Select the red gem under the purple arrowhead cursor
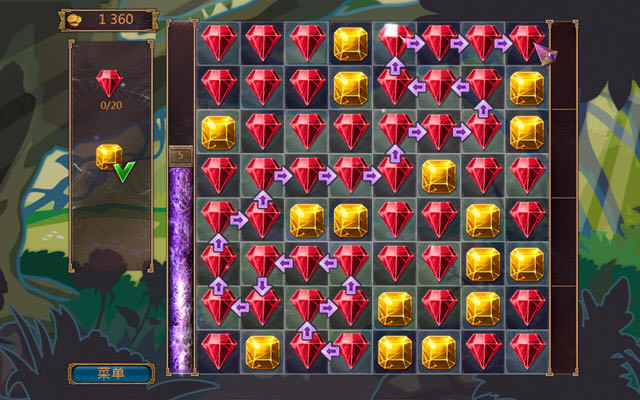This screenshot has width=640, height=400. [527, 42]
